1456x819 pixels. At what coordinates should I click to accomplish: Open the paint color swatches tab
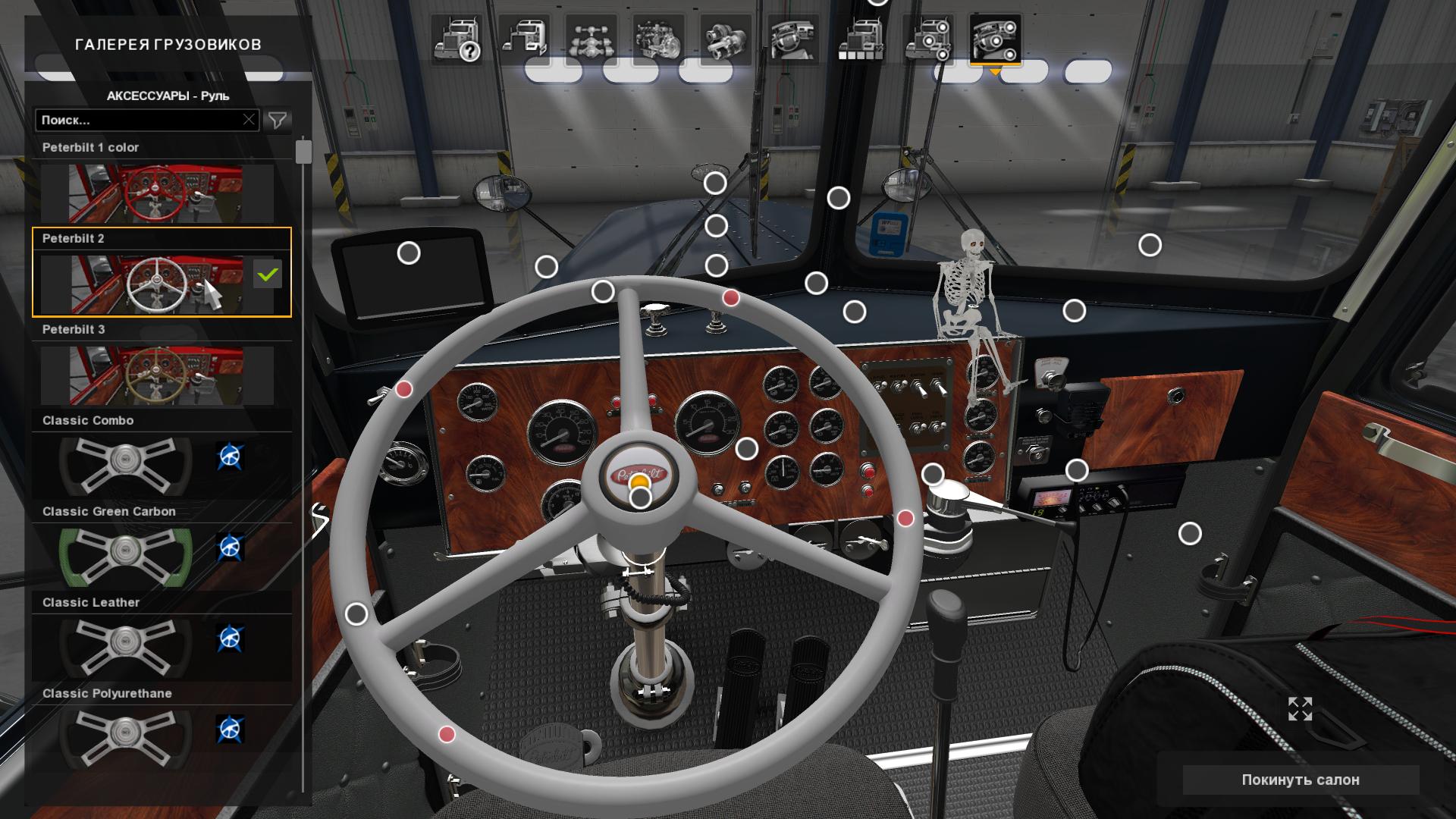pos(860,39)
